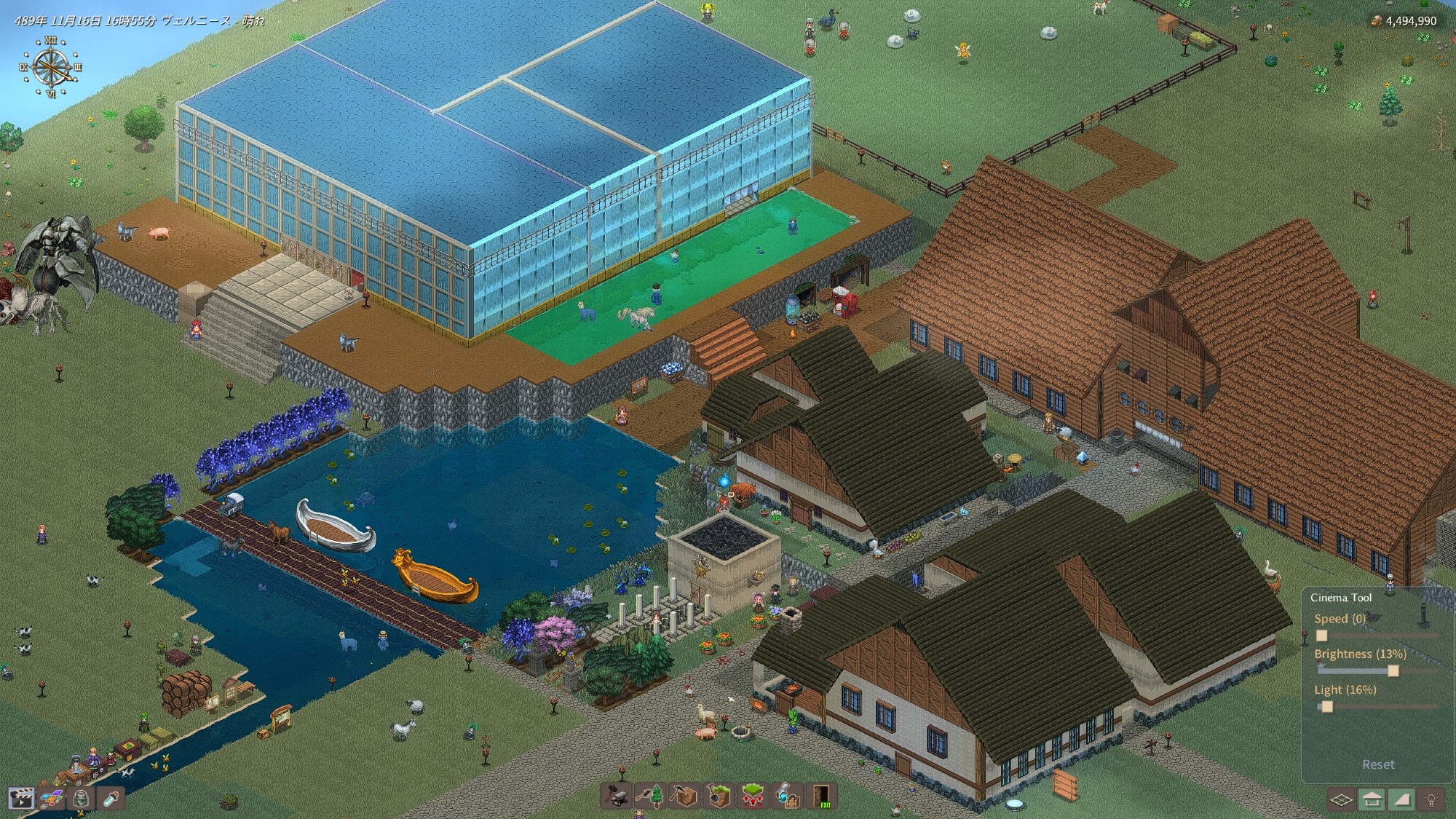Activate the eyedropper picker tool
Screen dimensions: 1456x819
pyautogui.click(x=111, y=799)
